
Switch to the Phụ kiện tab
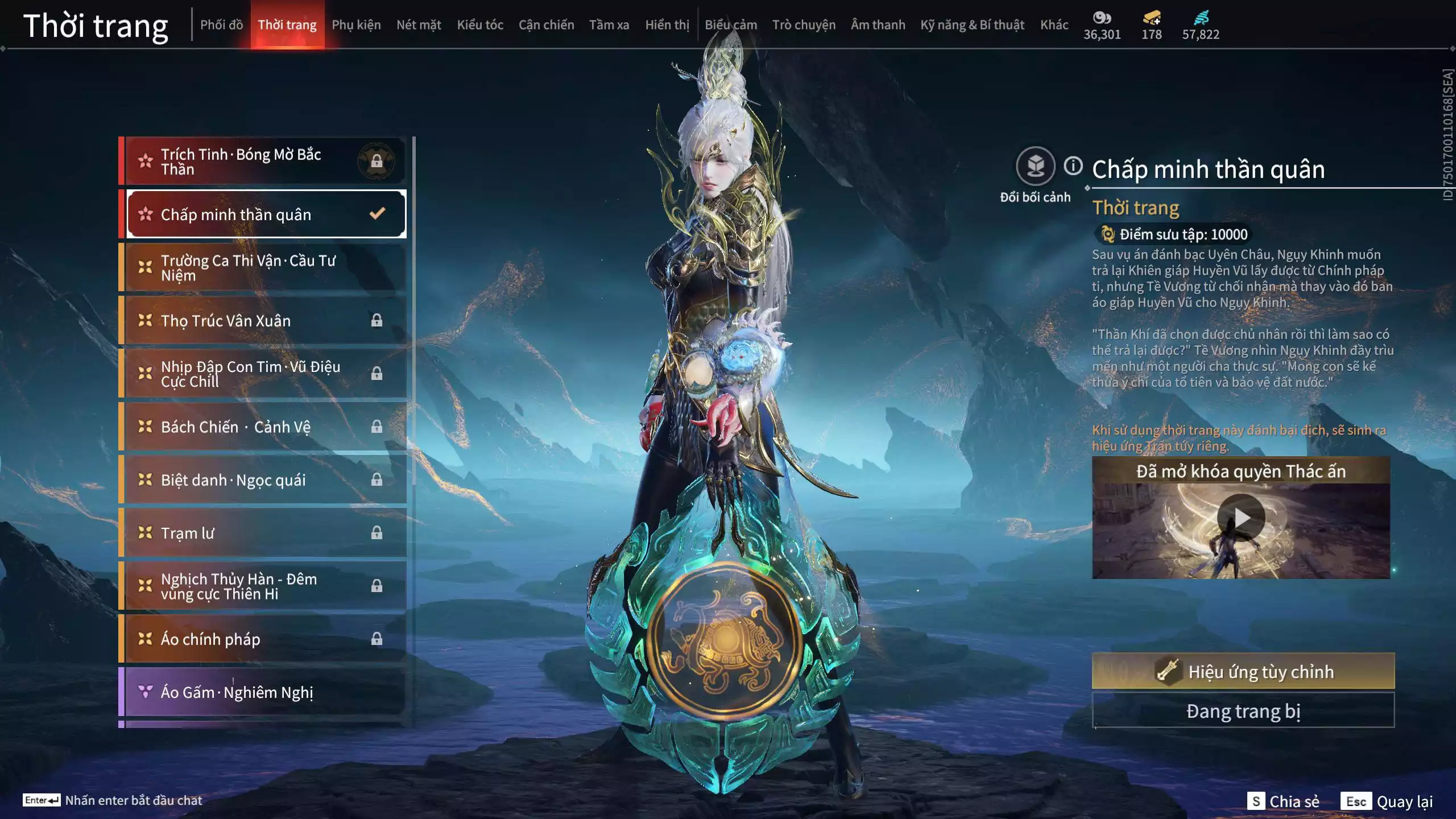click(357, 24)
